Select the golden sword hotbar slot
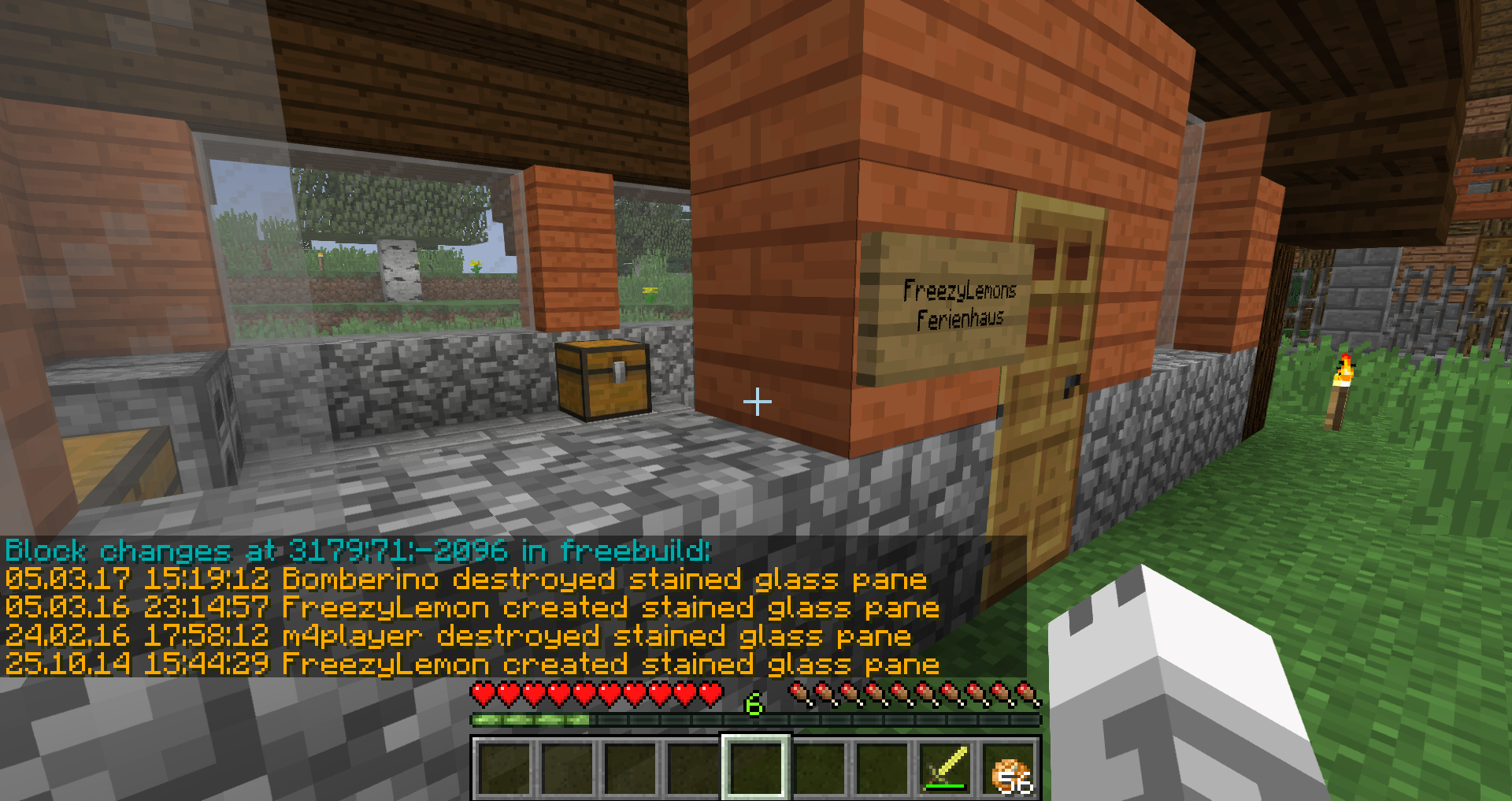1512x801 pixels. [x=946, y=768]
